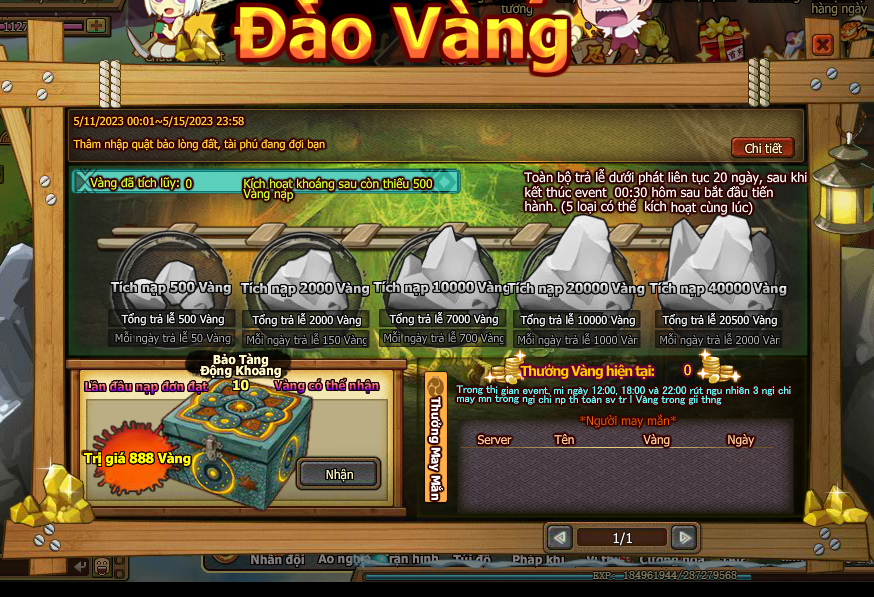Close the Đào Vàng event window
The image size is (874, 597).
[822, 44]
